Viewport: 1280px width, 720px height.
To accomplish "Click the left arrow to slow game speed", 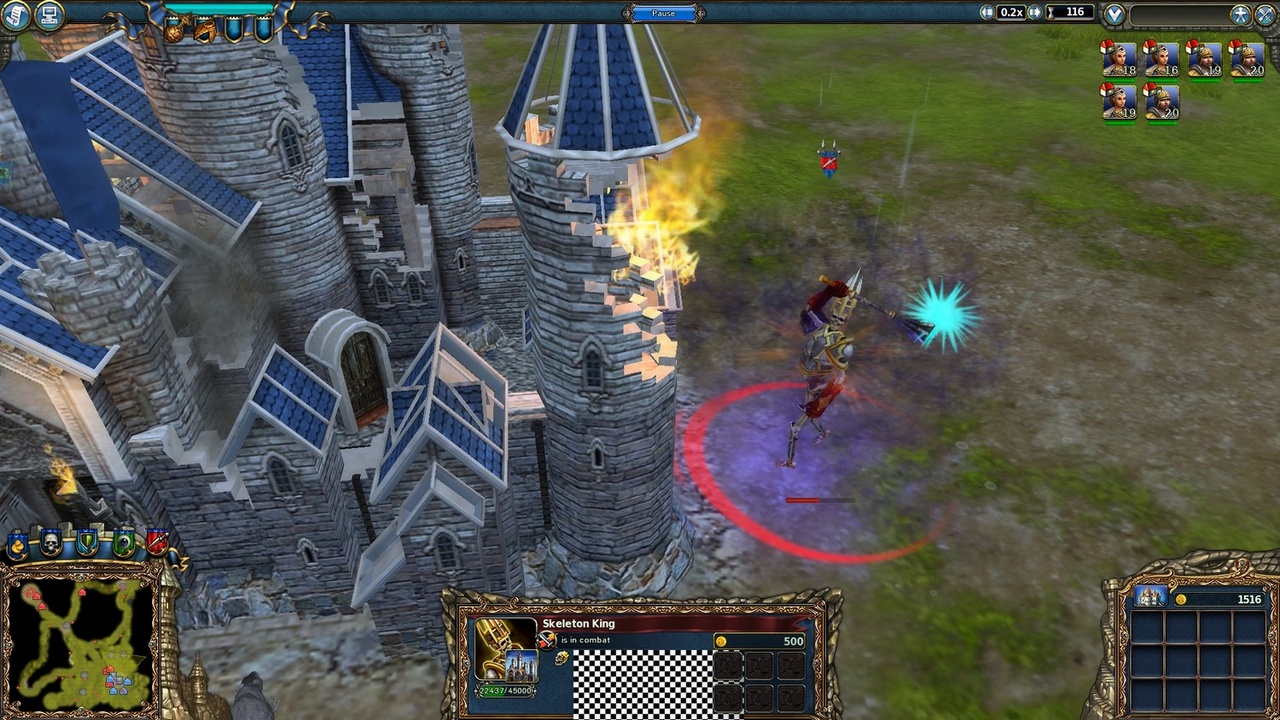I will click(987, 12).
